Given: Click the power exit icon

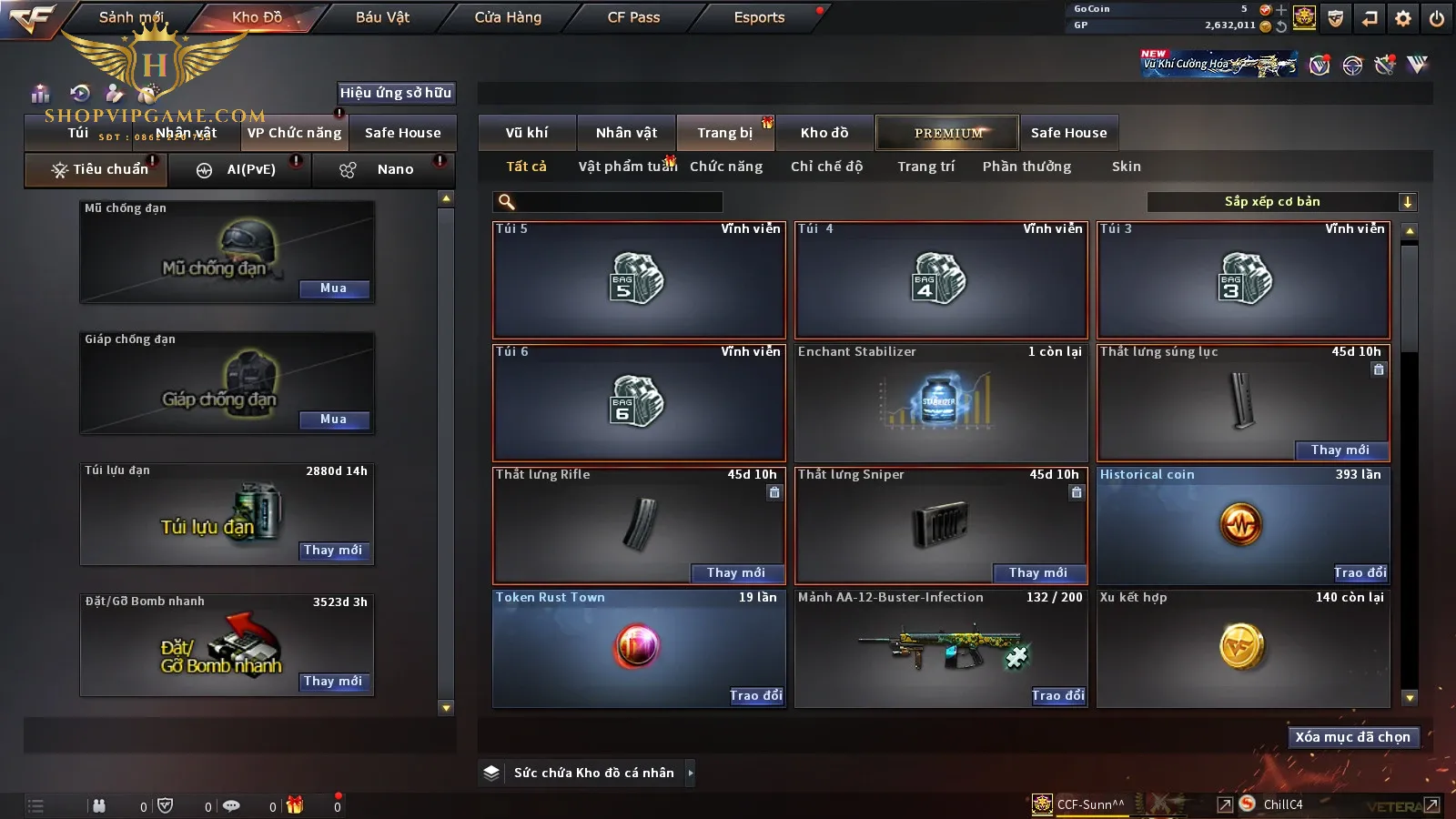Looking at the screenshot, I should coord(1437,18).
